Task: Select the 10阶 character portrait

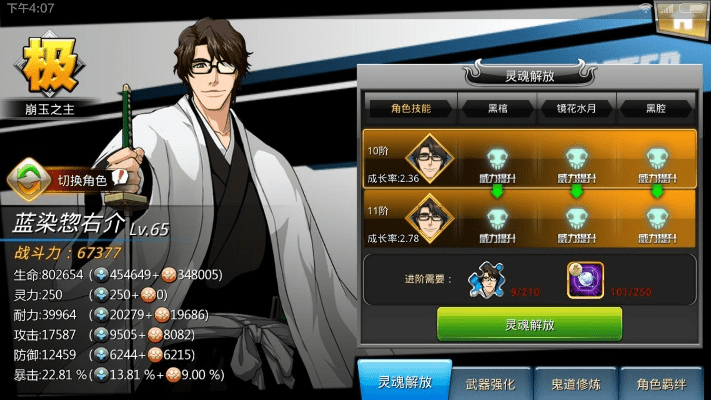Action: click(429, 158)
